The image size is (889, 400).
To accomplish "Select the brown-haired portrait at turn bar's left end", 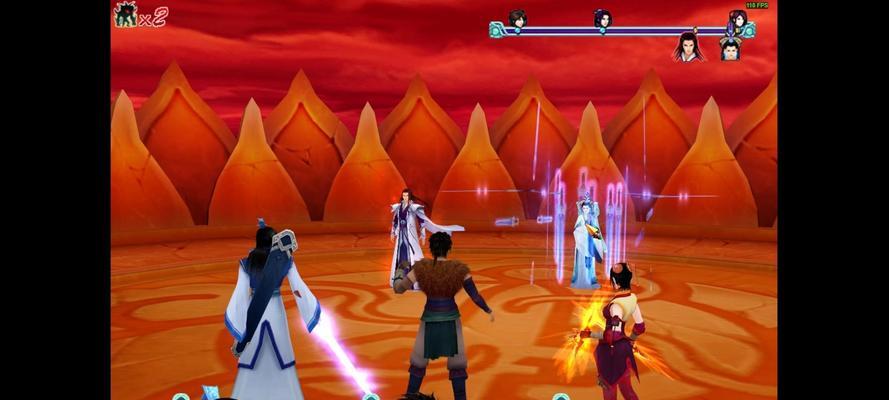I will [517, 18].
